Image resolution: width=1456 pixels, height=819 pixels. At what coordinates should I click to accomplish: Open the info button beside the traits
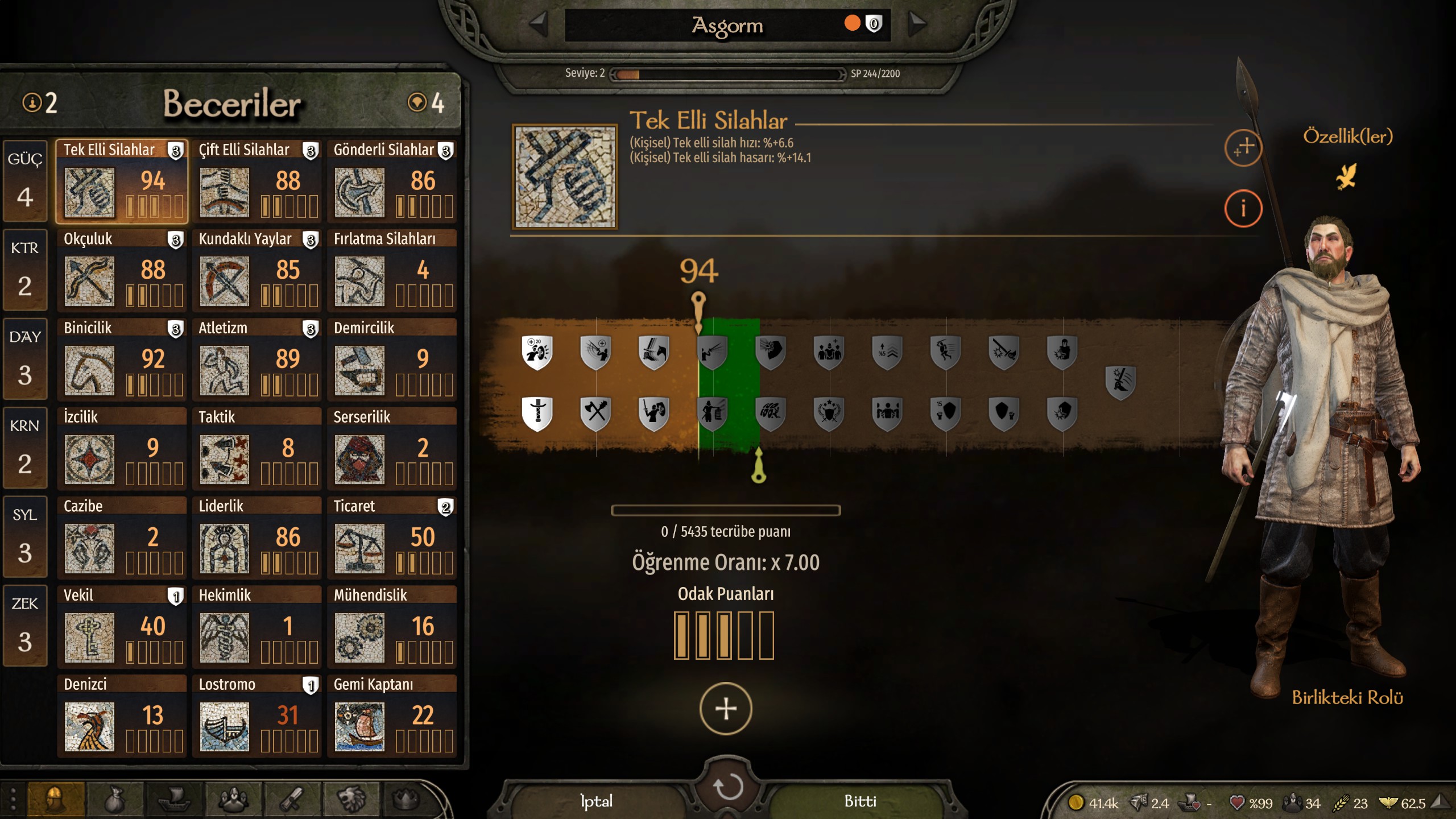click(x=1243, y=208)
